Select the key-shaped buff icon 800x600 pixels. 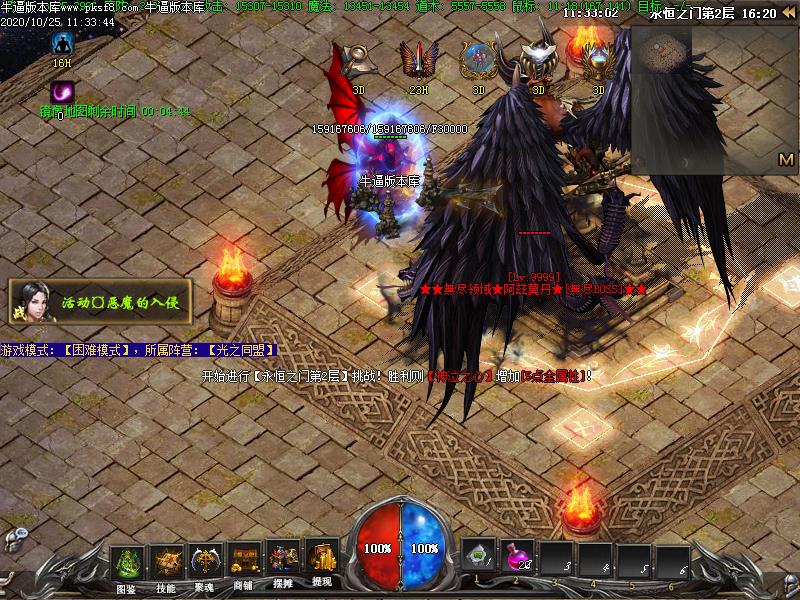[x=358, y=62]
